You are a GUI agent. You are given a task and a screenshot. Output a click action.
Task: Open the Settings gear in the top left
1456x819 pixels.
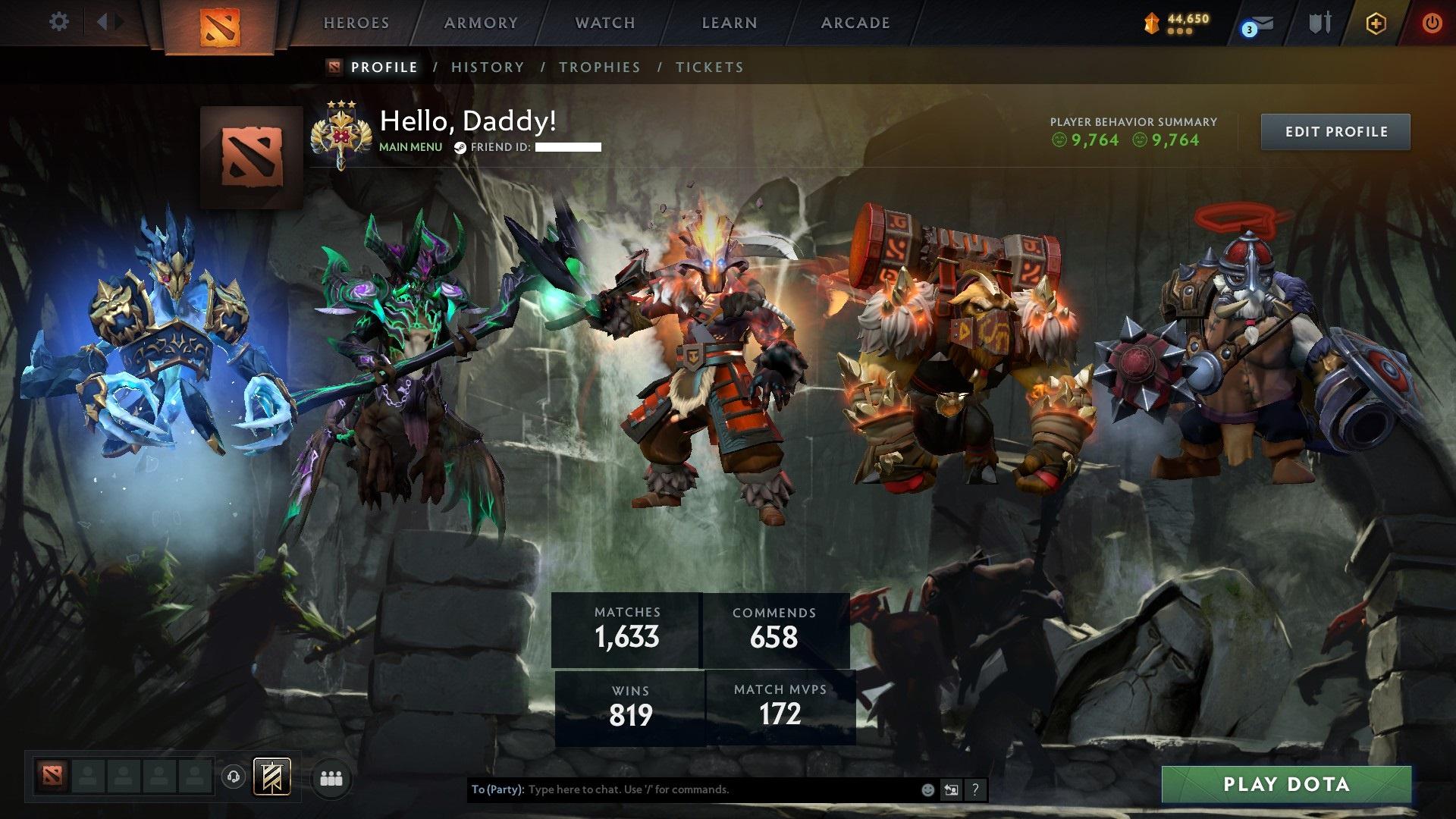pos(58,21)
